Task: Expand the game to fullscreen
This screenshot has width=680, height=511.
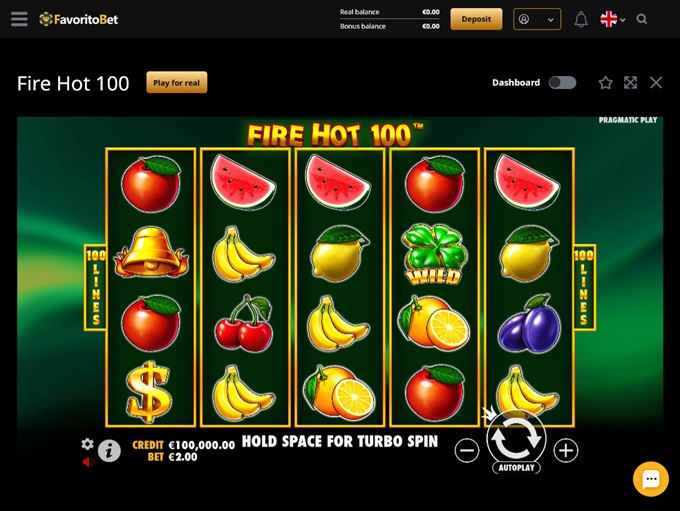Action: coord(630,83)
